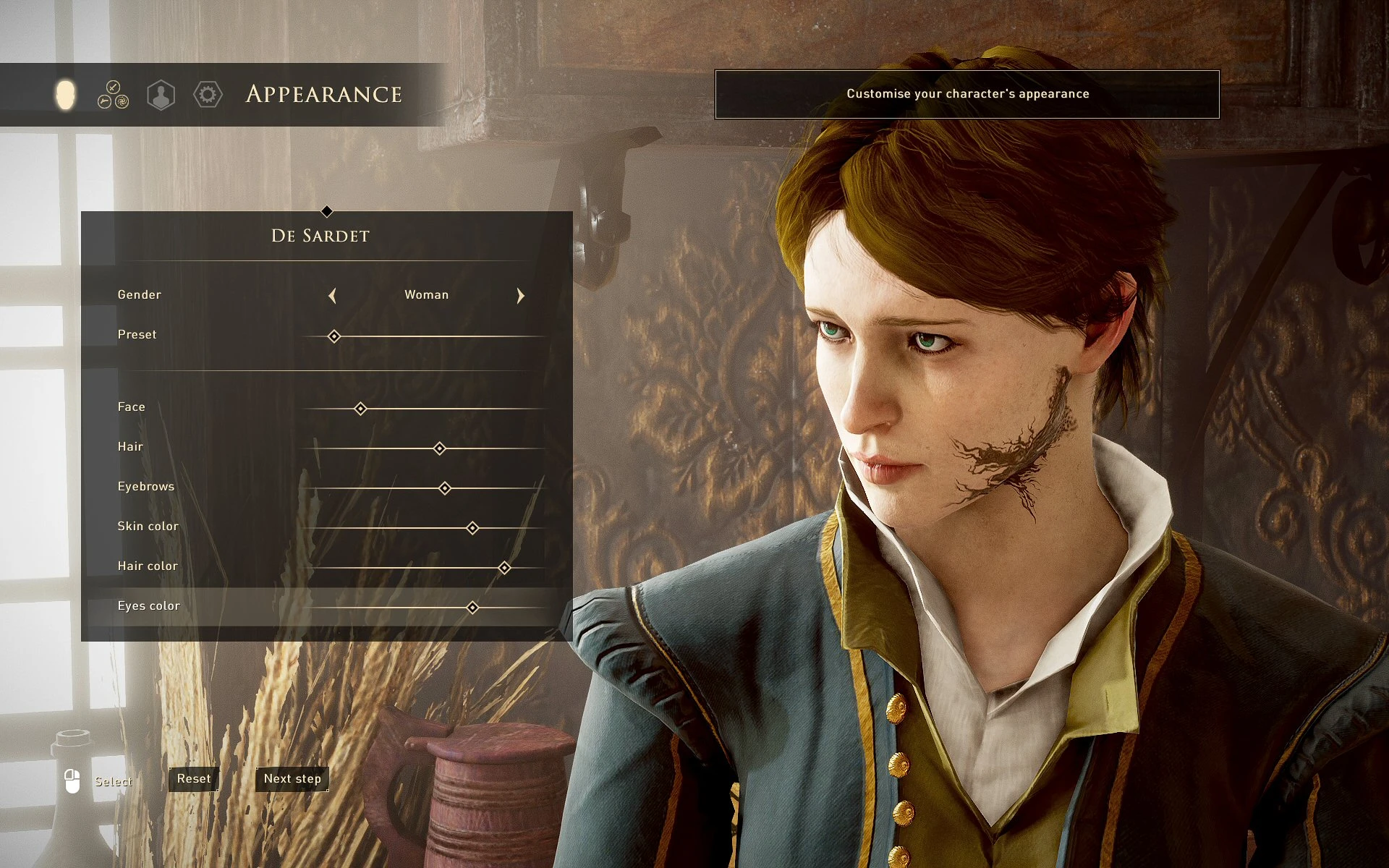Switch to the Skills customization step
Image resolution: width=1389 pixels, height=868 pixels.
point(113,95)
